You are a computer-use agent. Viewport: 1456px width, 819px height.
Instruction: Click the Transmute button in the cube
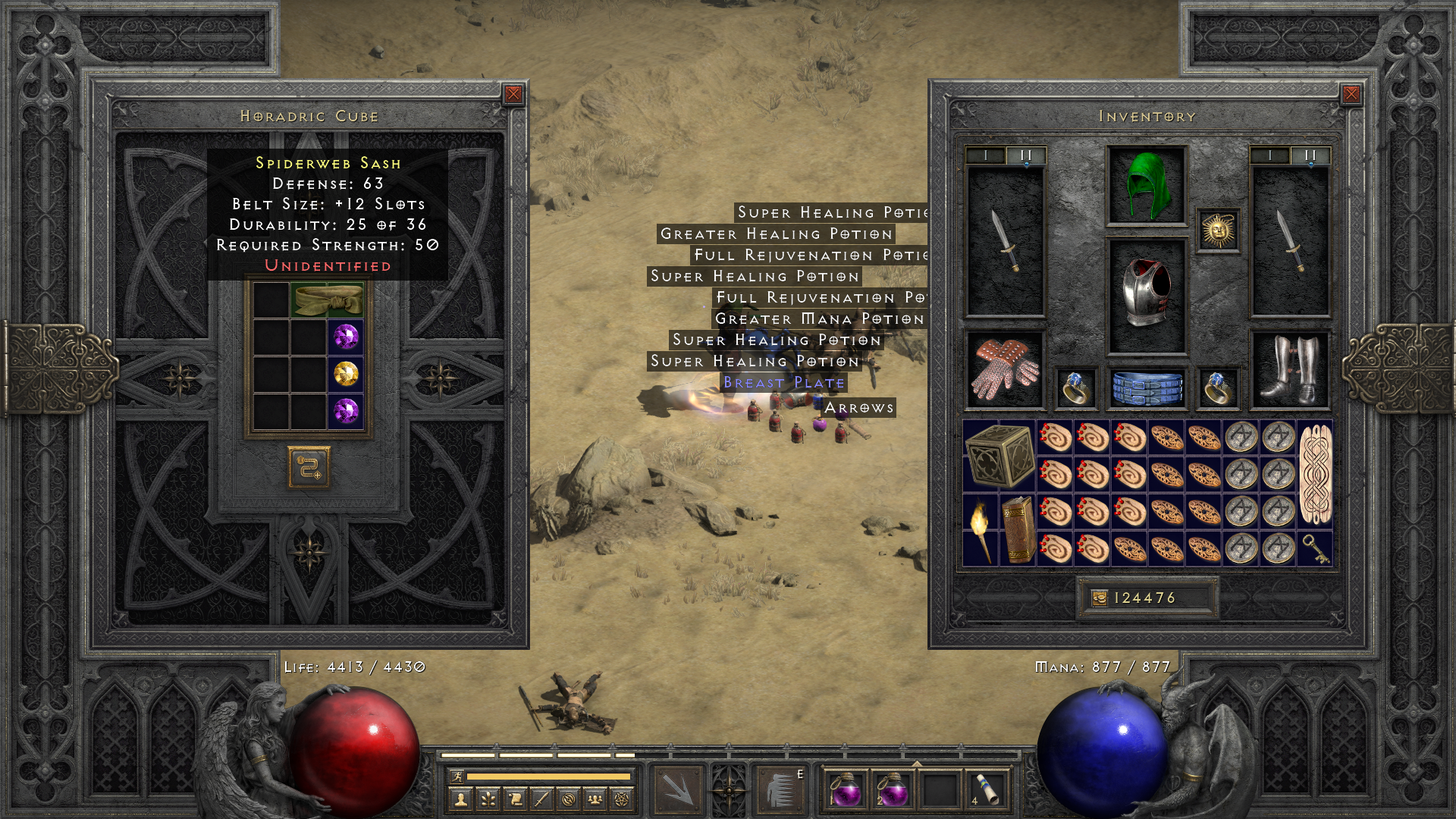click(309, 468)
